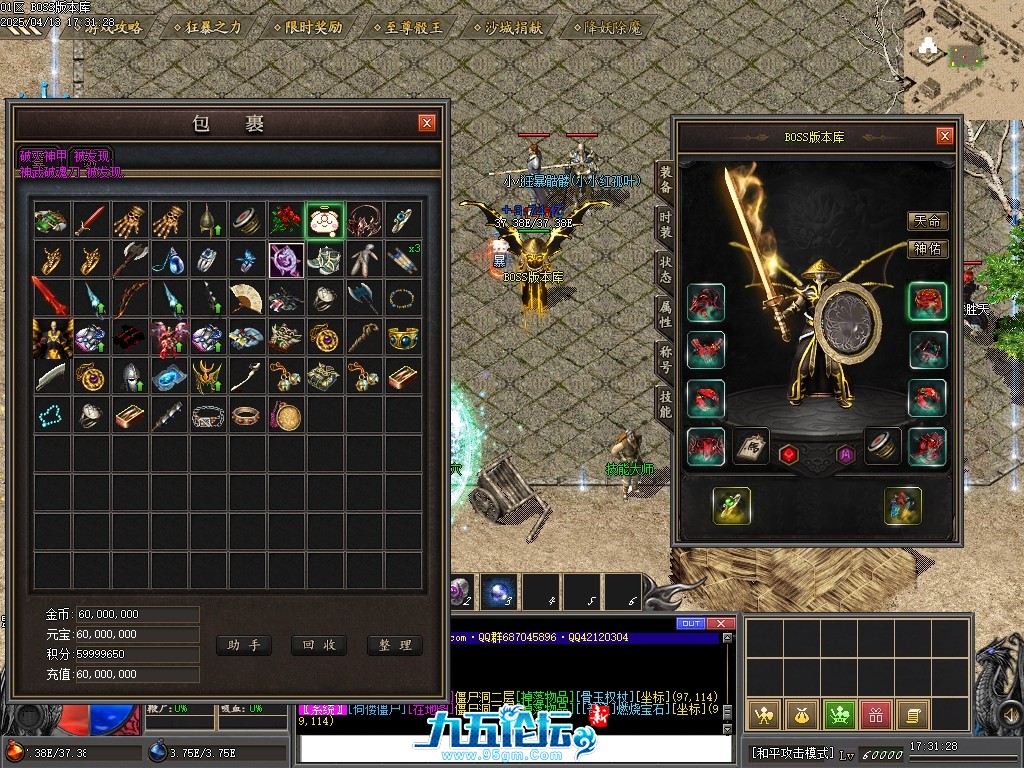The image size is (1024, 768).
Task: Select the pink angel pig item
Action: point(325,221)
